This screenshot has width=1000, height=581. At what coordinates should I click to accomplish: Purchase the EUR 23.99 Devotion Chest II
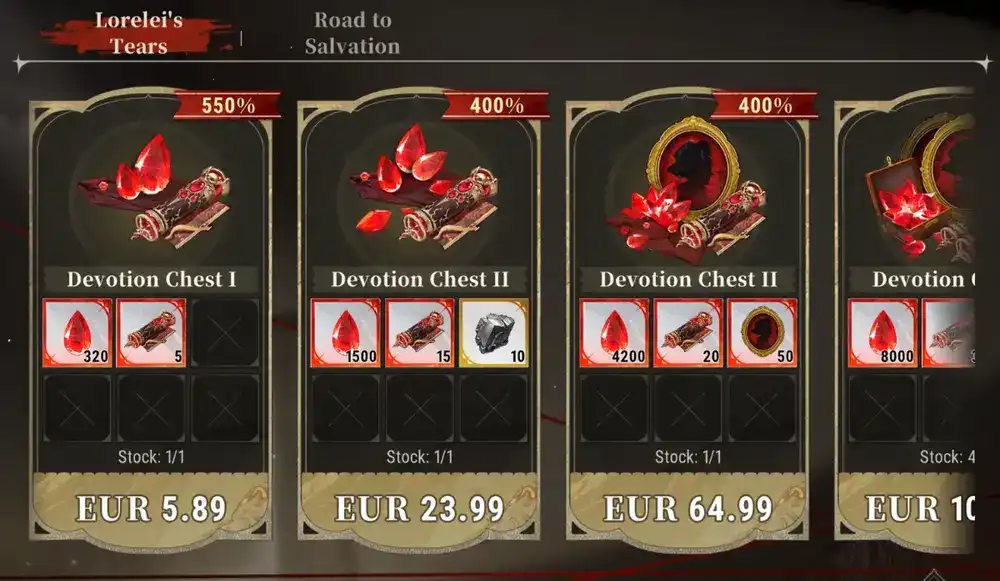419,508
